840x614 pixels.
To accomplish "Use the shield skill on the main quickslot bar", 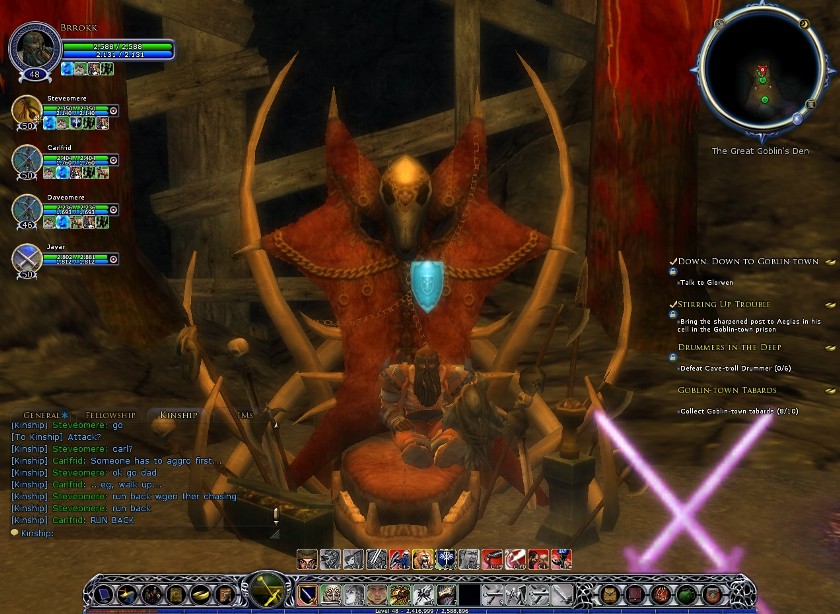I will point(307,595).
